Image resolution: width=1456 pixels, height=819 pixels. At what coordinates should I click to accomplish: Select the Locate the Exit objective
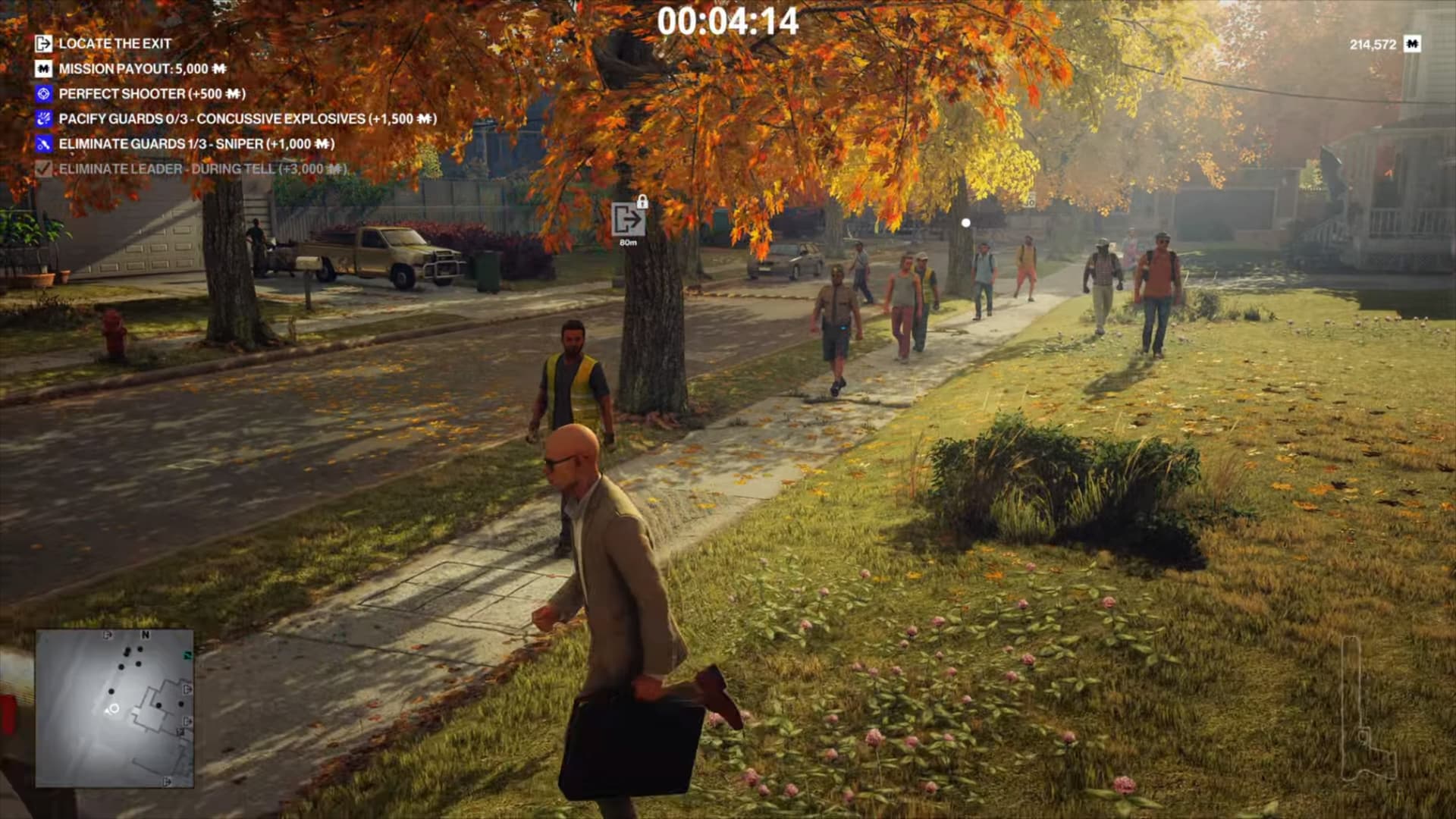click(115, 44)
